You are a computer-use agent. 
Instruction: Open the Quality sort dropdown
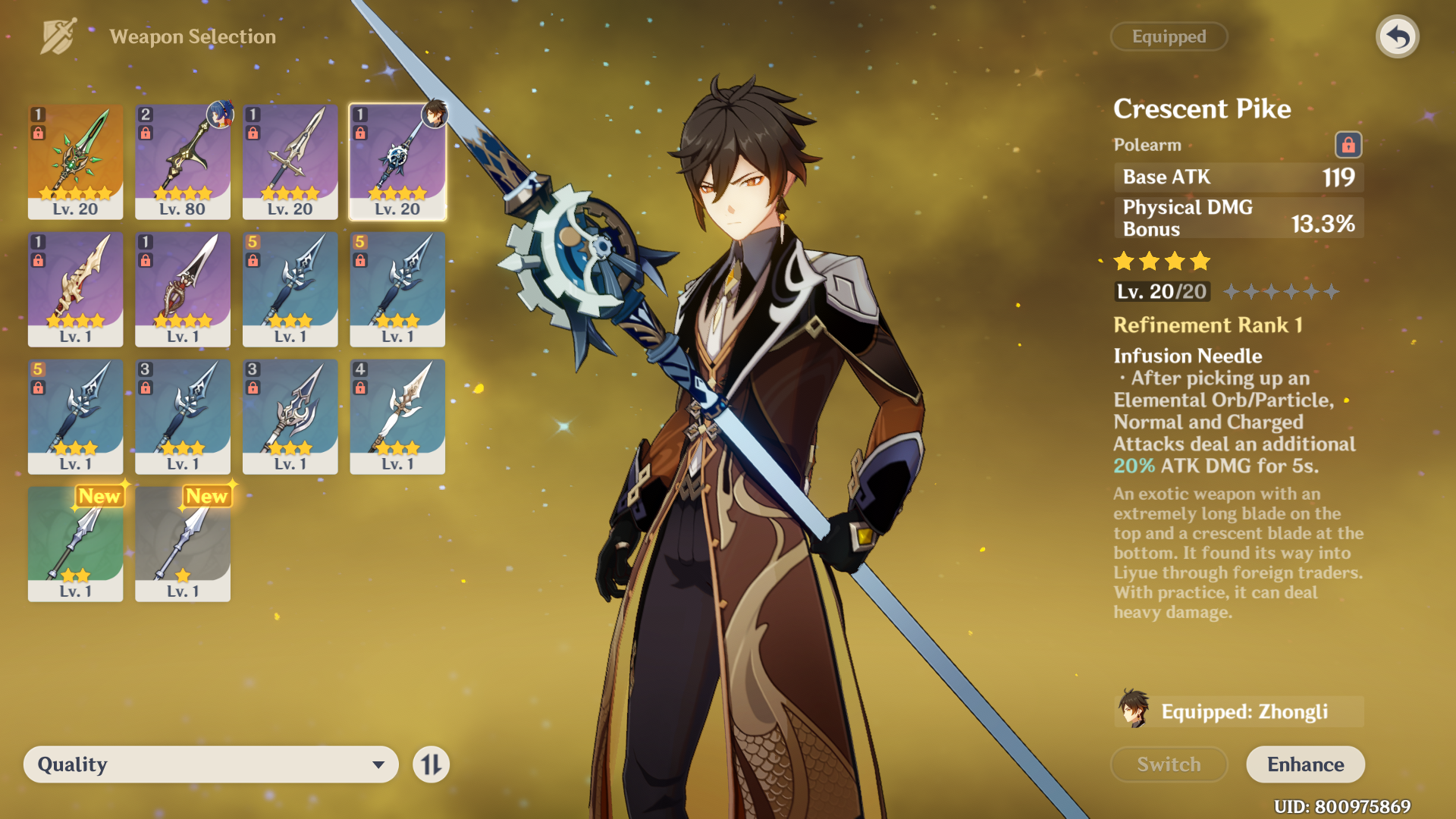(211, 764)
